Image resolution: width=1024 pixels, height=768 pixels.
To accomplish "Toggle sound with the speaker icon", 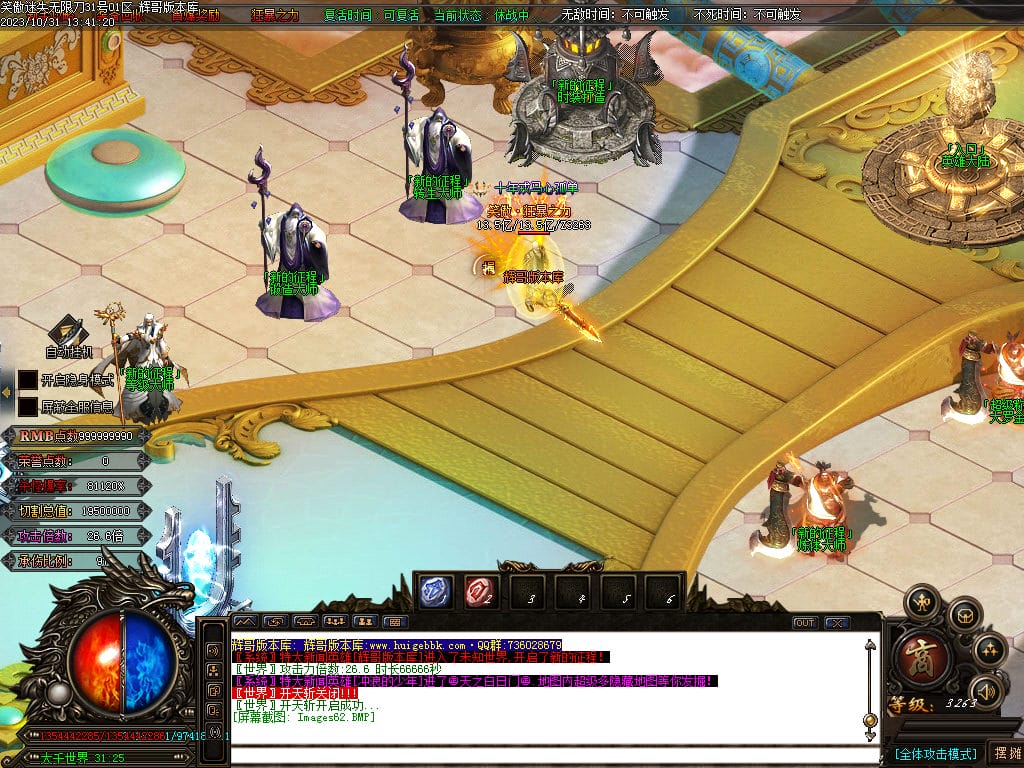I will click(x=987, y=691).
